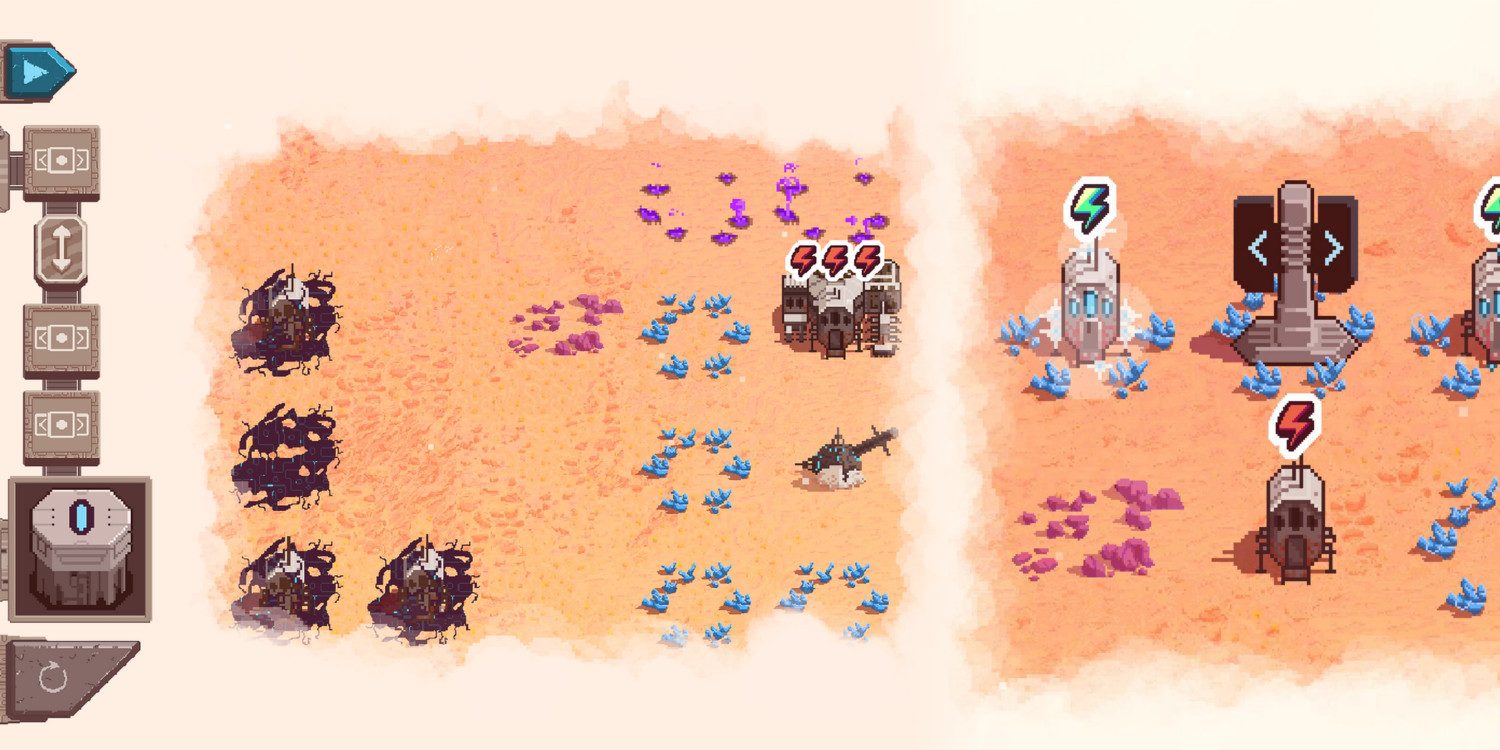Click the red triple-lightning warning above the scrap house

coord(832,258)
